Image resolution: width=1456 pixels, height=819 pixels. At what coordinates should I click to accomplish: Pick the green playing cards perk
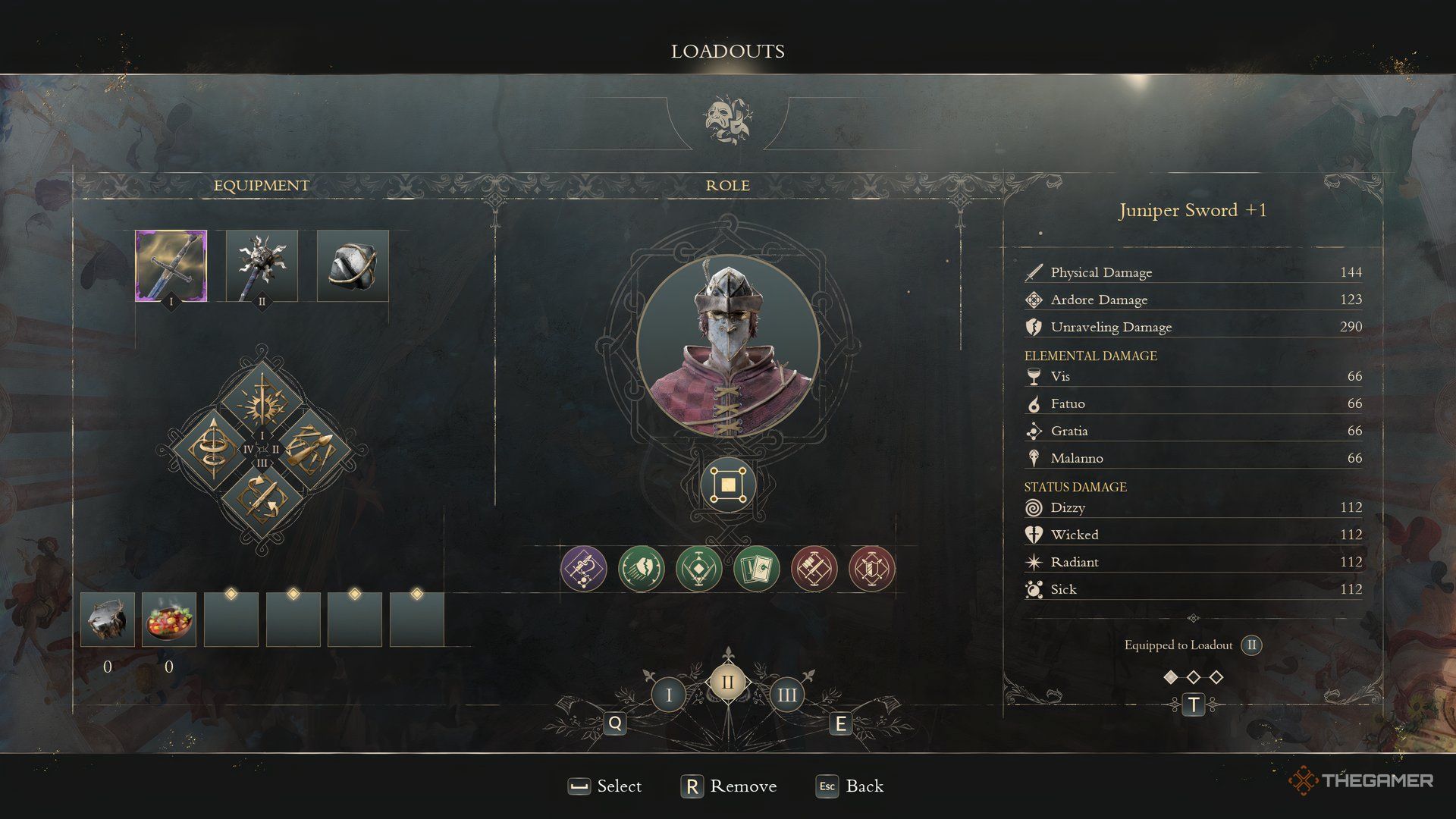(756, 568)
